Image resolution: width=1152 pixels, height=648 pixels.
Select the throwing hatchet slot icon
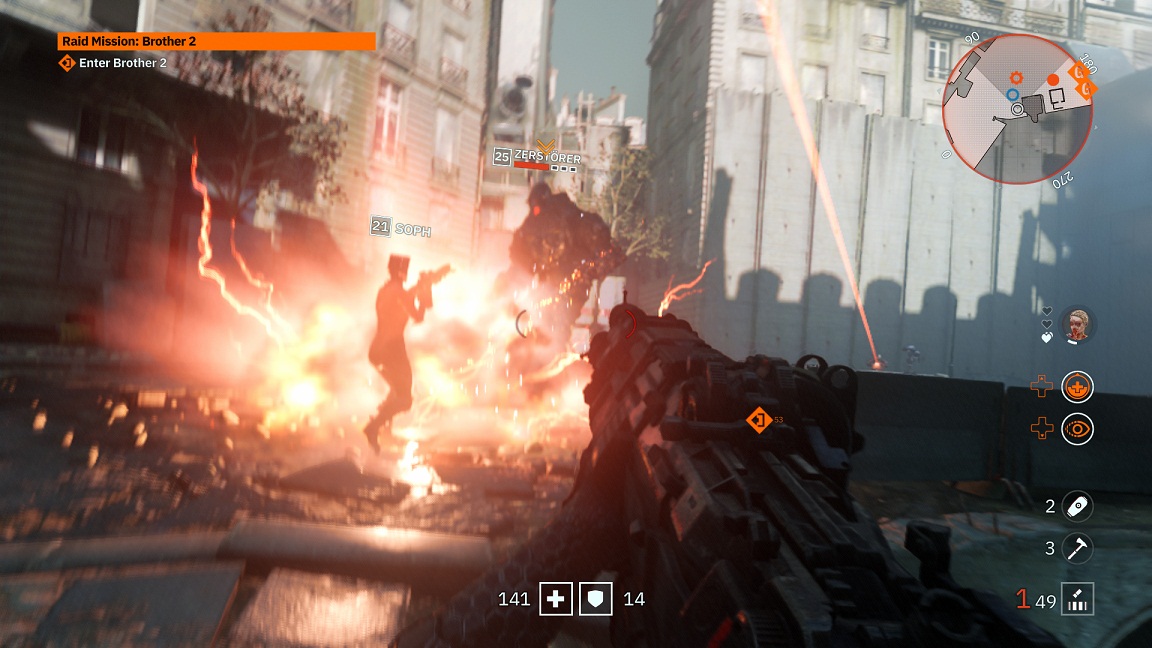tap(1078, 548)
